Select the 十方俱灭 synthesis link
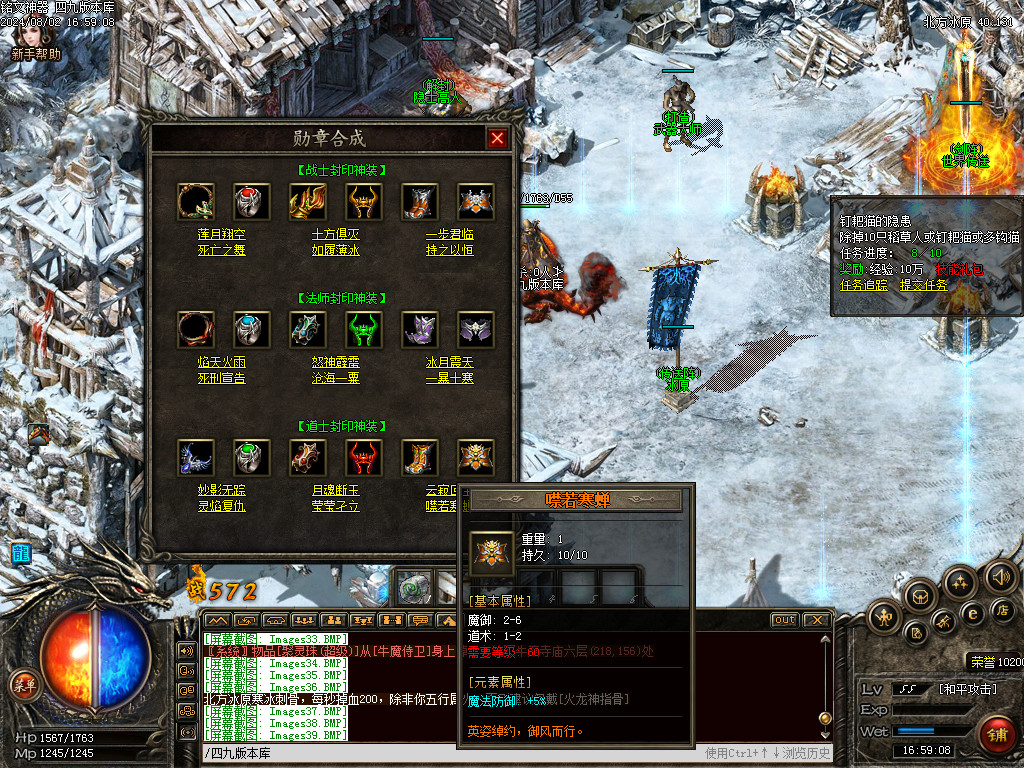The height and width of the screenshot is (768, 1024). 336,233
